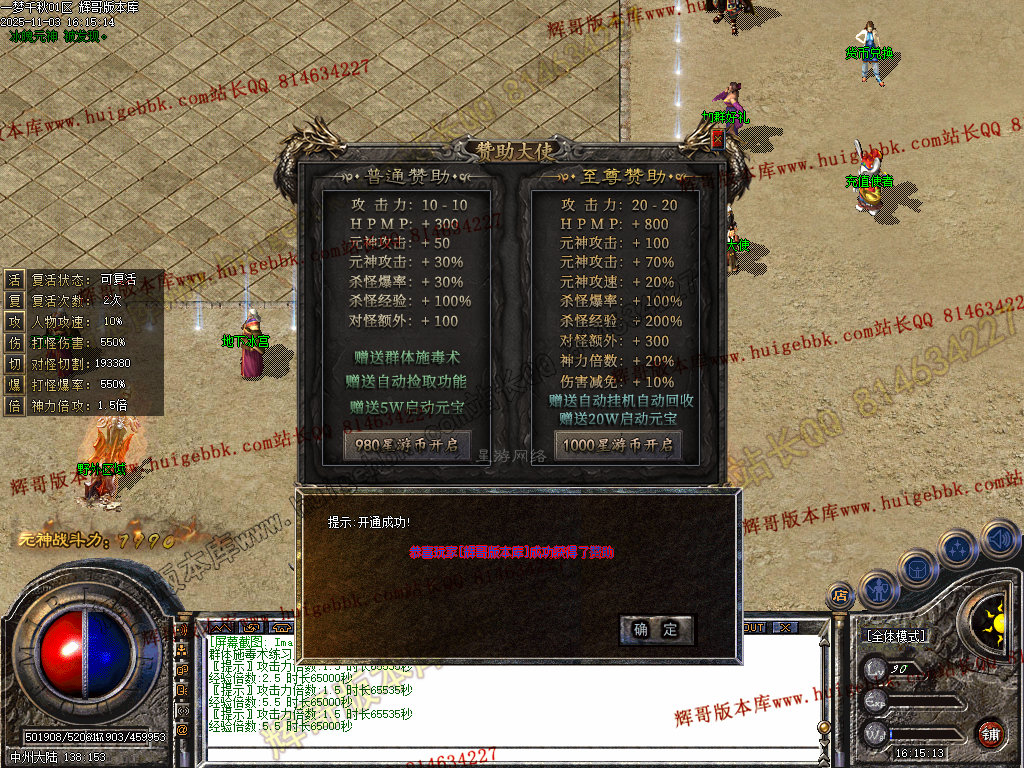Screen dimensions: 1024x768
Task: Click the chat panel OUT button
Action: [x=753, y=627]
